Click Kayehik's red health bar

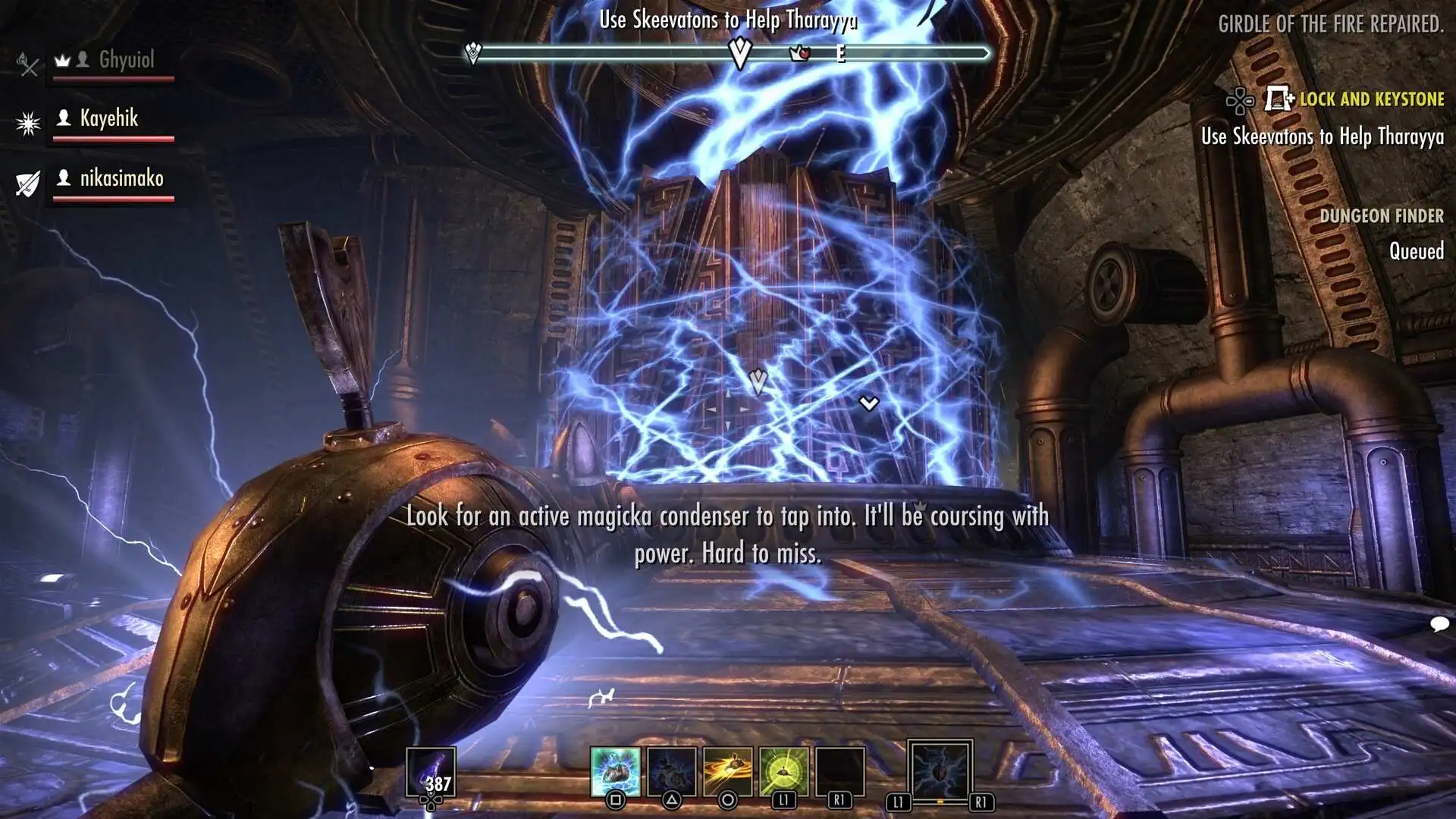point(114,138)
